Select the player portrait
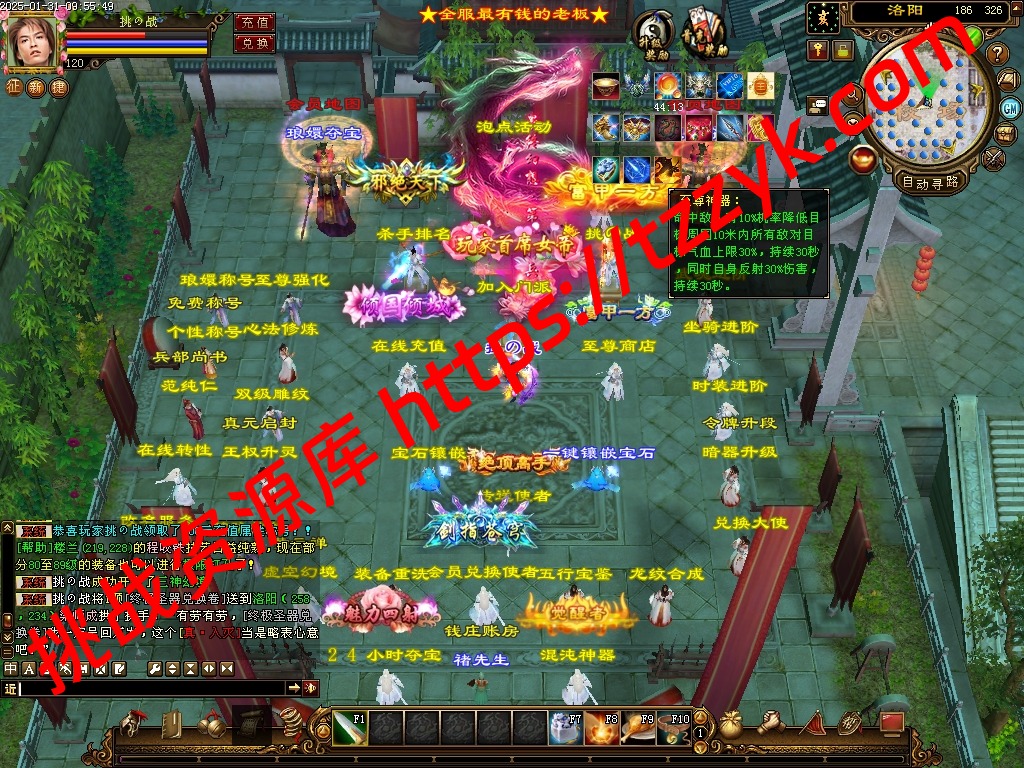1024x768 pixels. pos(33,42)
